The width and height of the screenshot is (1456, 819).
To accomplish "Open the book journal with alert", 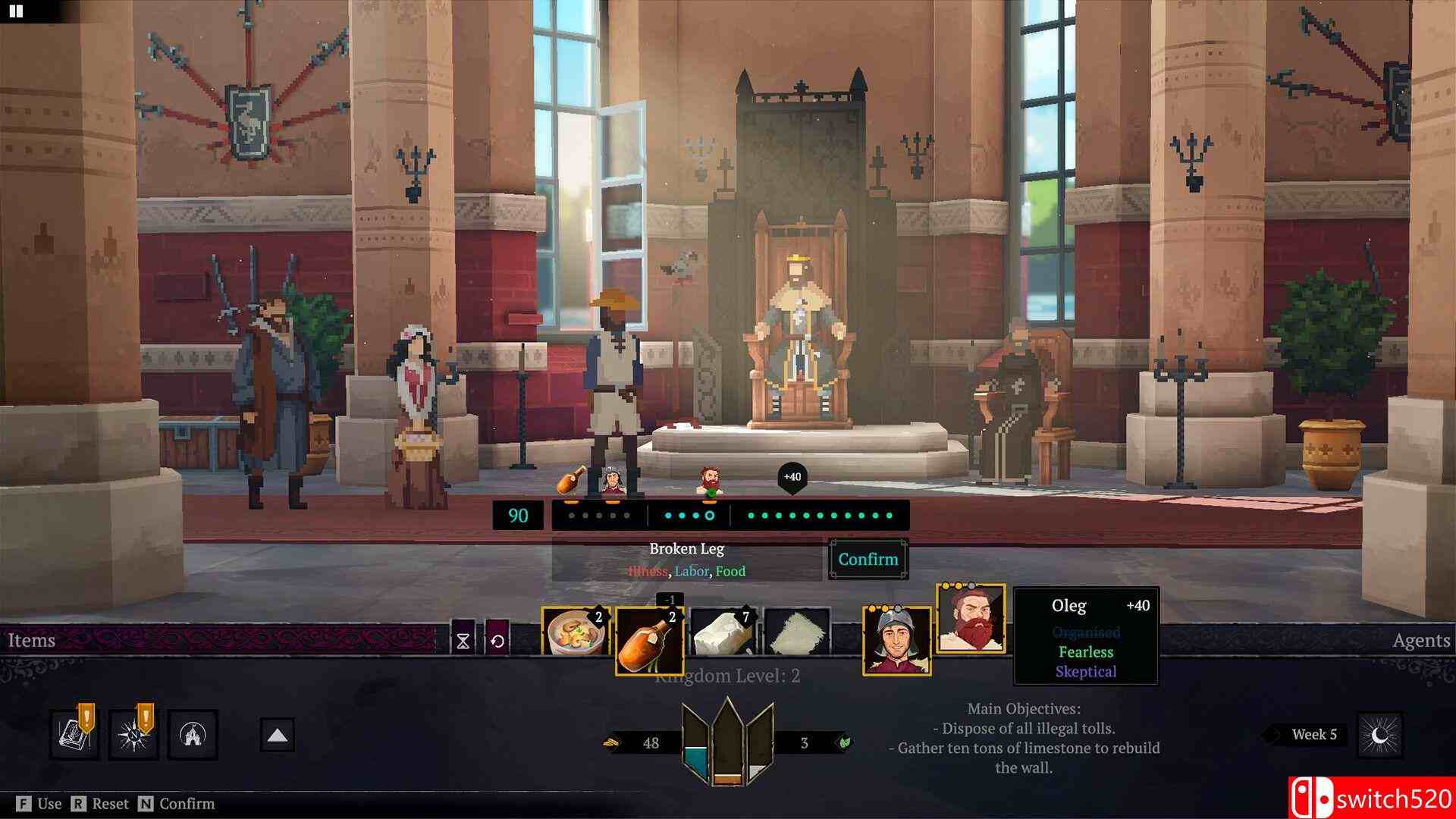I will (74, 734).
